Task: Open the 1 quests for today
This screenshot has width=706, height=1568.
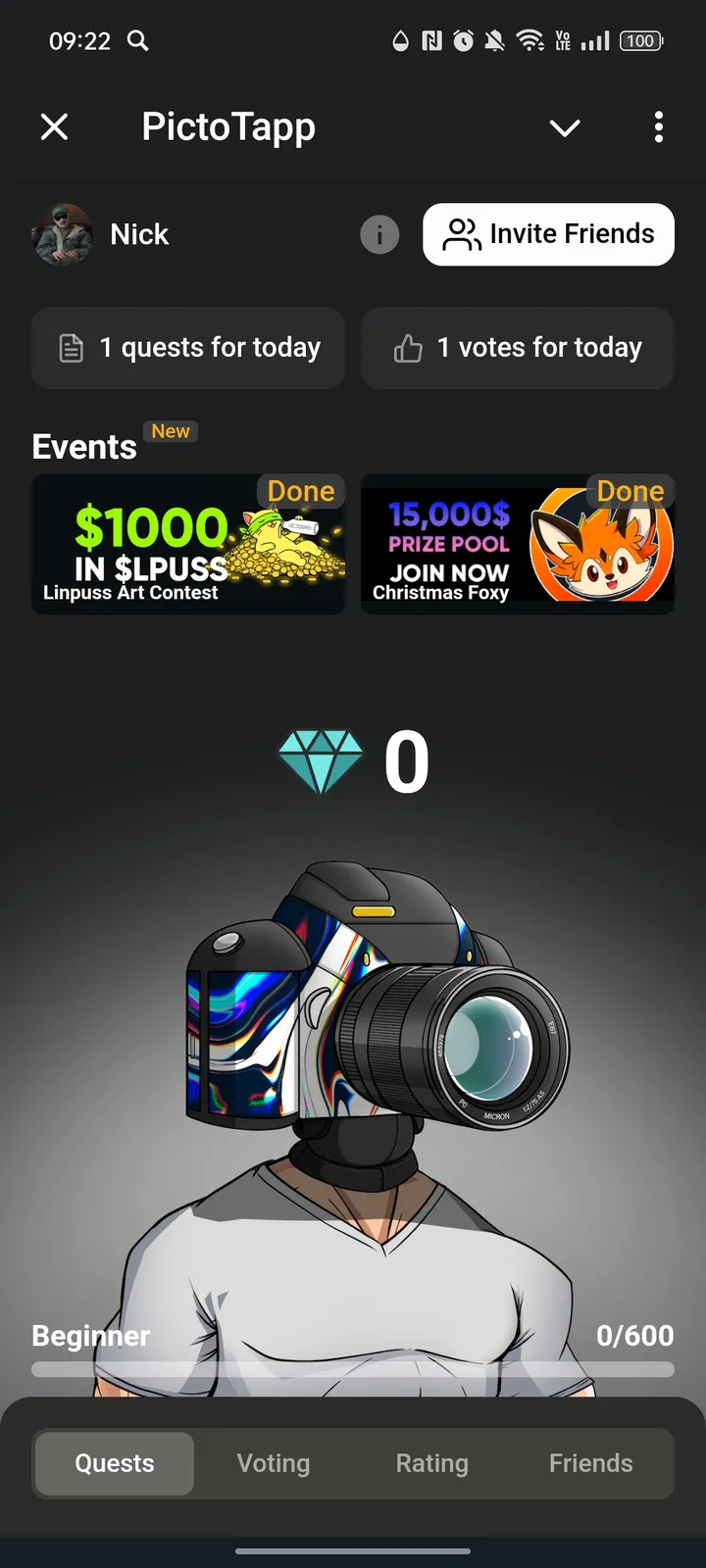Action: tap(188, 348)
